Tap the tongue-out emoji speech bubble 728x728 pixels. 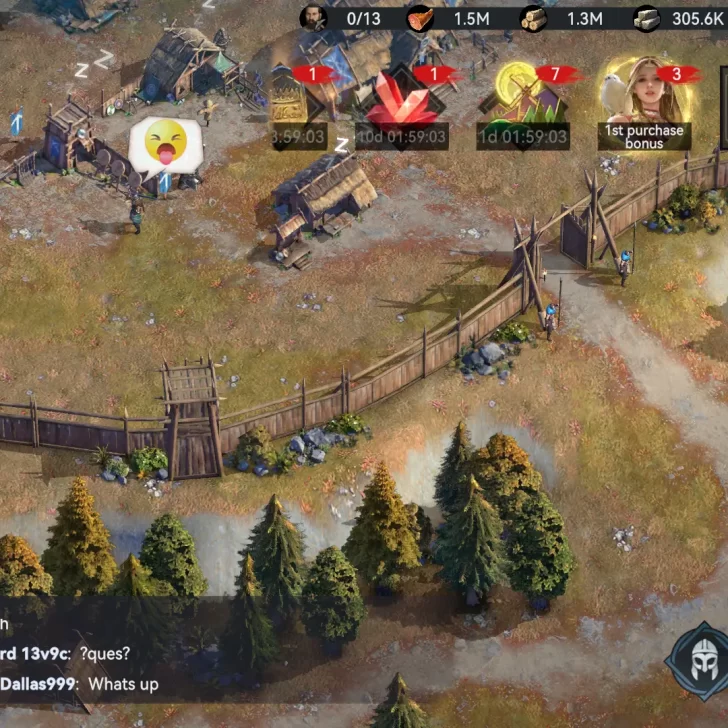[165, 146]
